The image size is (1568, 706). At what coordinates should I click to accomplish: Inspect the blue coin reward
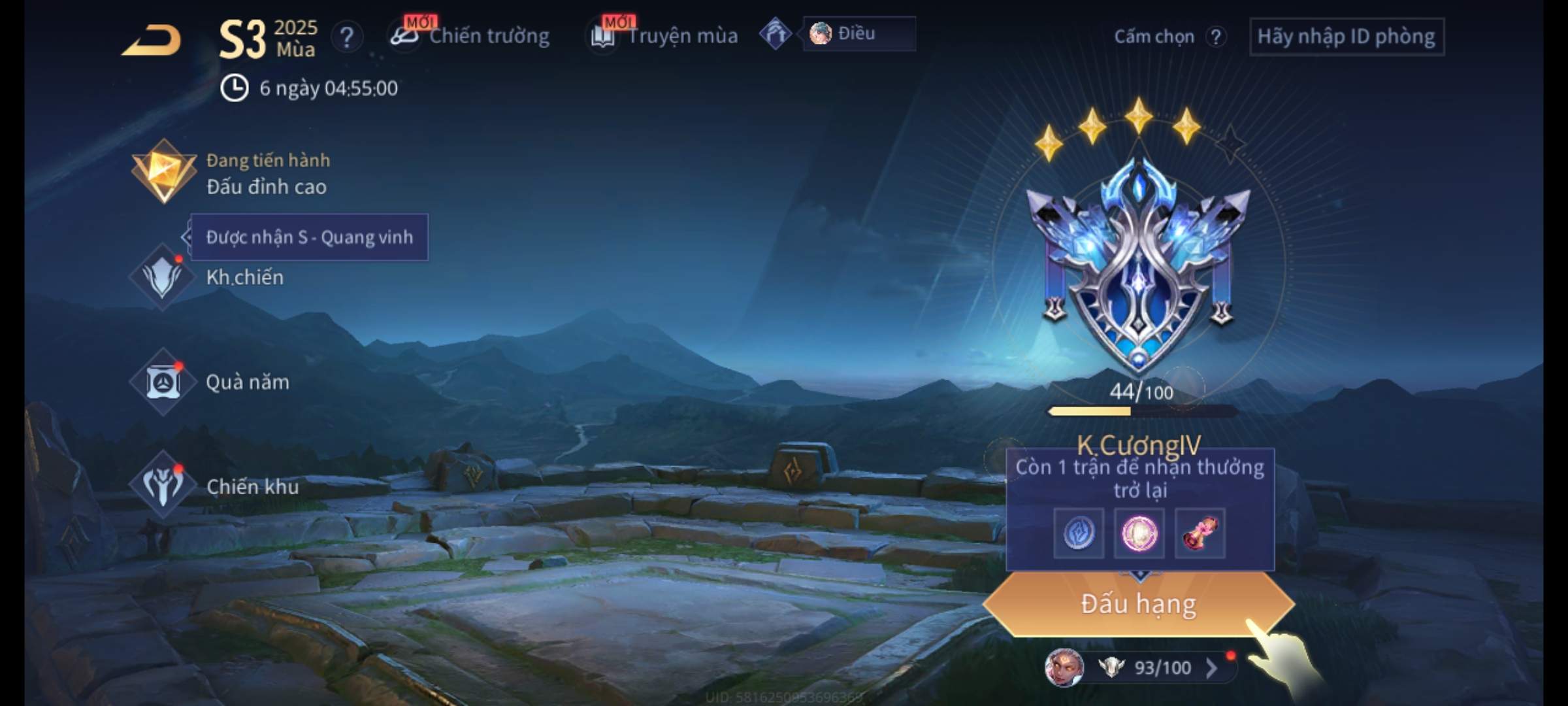1079,533
